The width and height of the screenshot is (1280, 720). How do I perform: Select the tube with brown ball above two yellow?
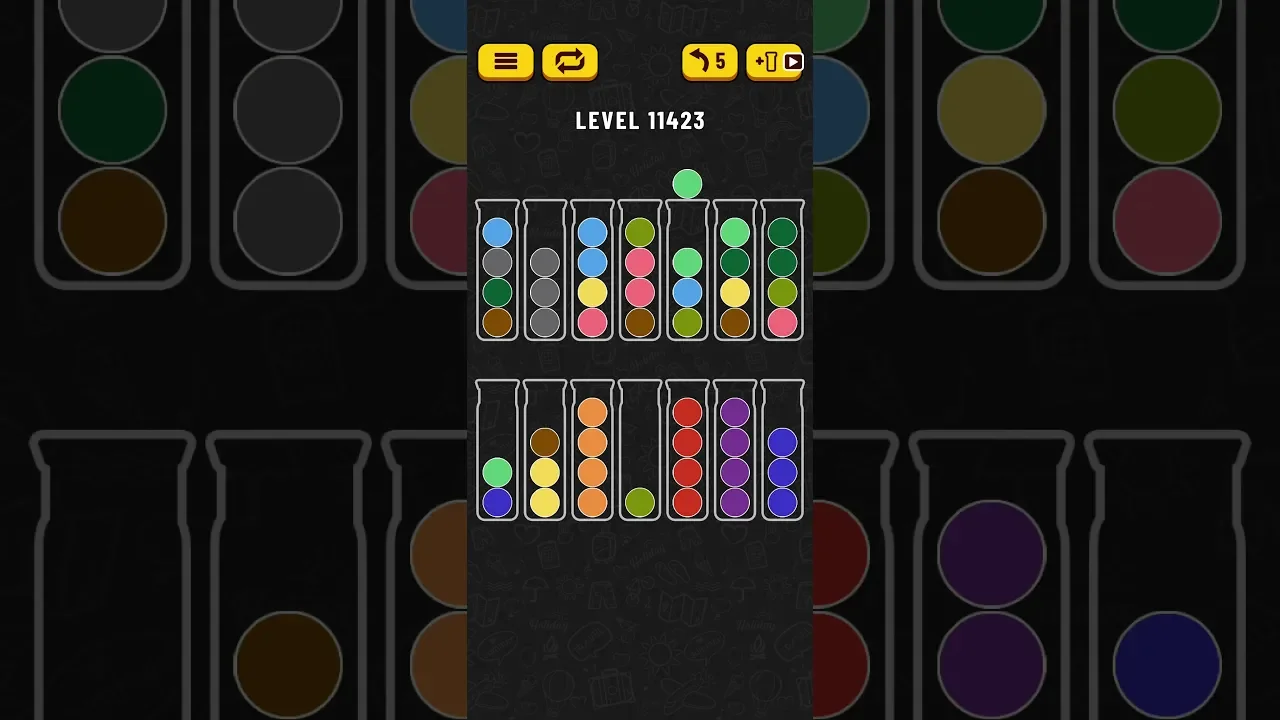tap(544, 452)
